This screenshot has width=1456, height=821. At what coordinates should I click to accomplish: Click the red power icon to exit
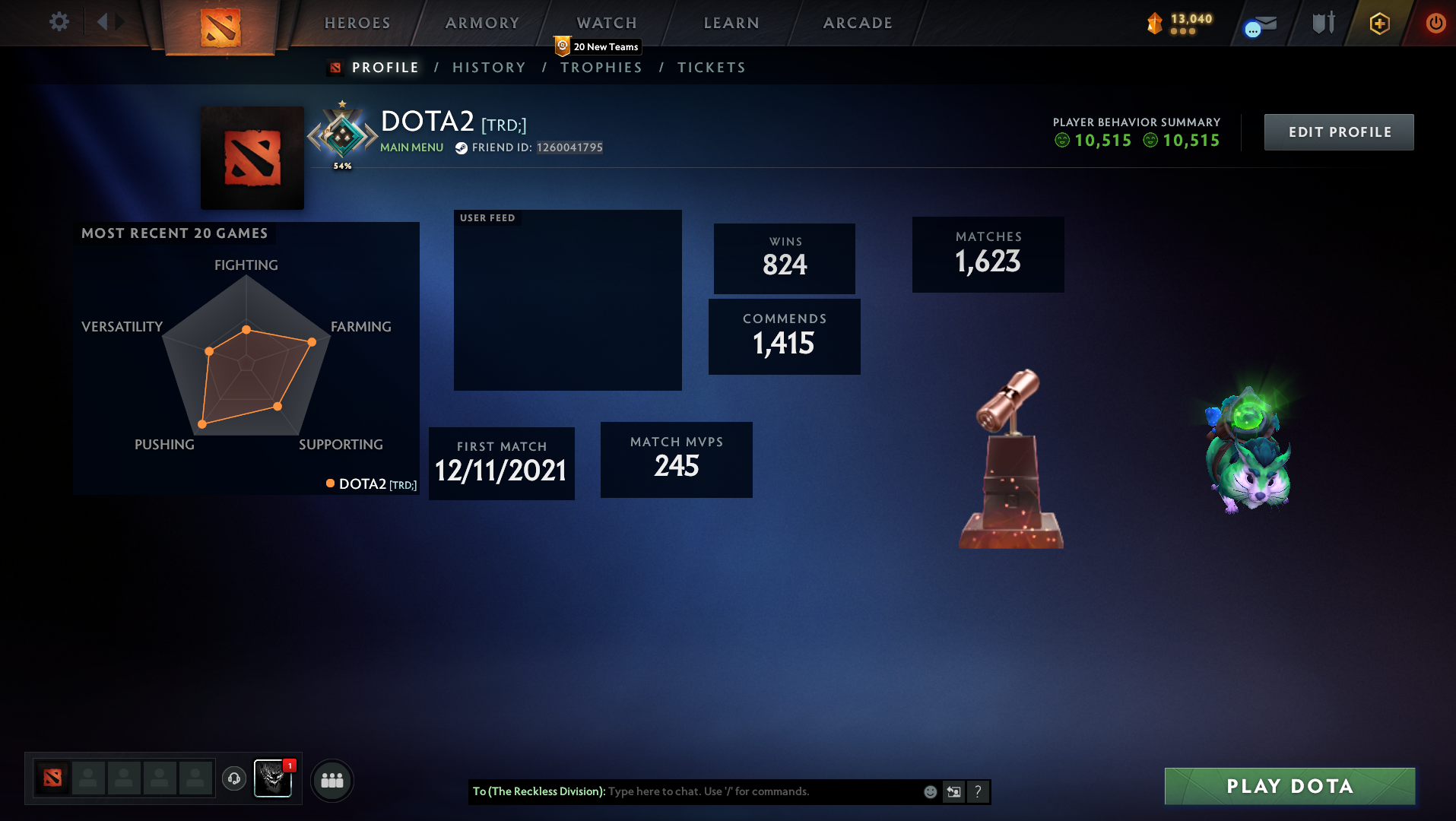[1435, 23]
